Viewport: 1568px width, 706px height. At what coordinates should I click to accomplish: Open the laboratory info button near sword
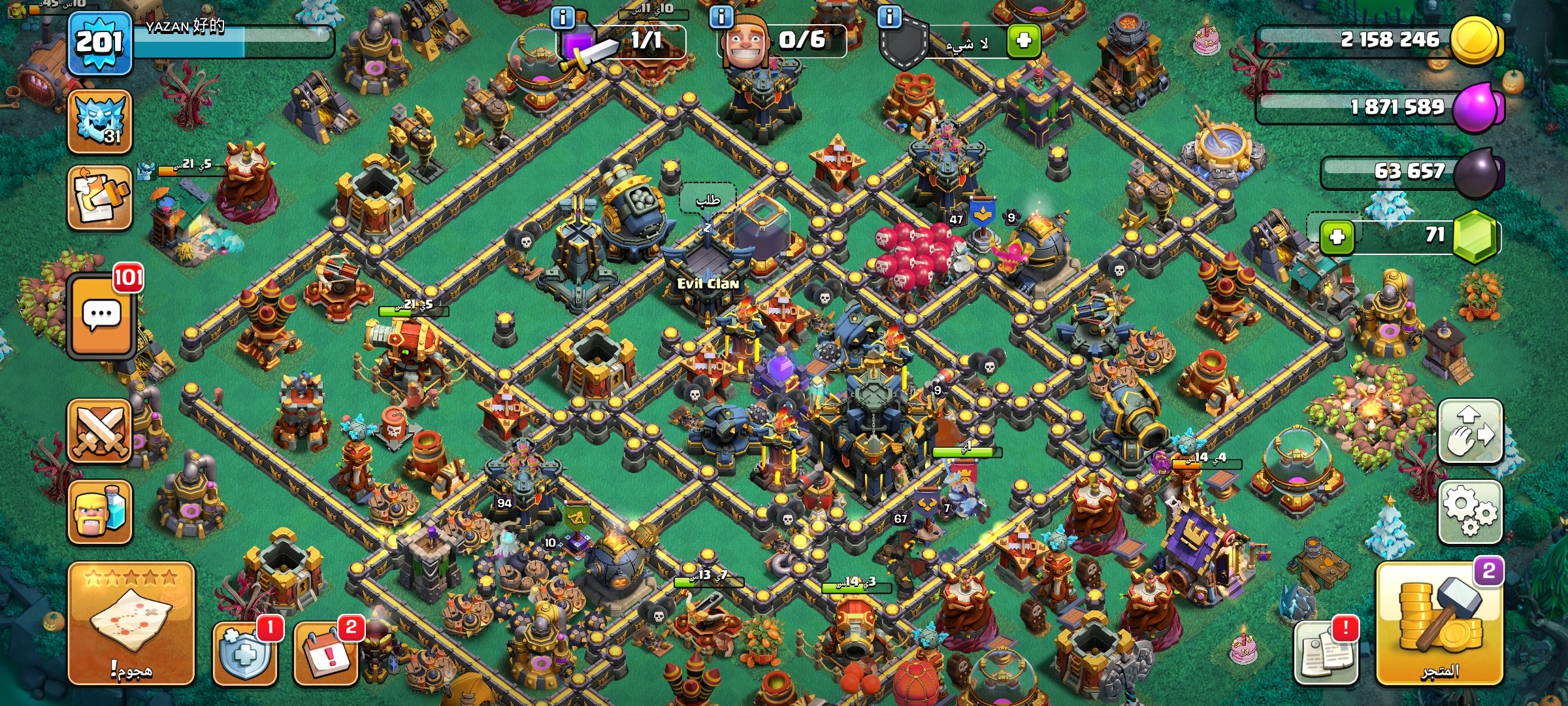pos(563,17)
